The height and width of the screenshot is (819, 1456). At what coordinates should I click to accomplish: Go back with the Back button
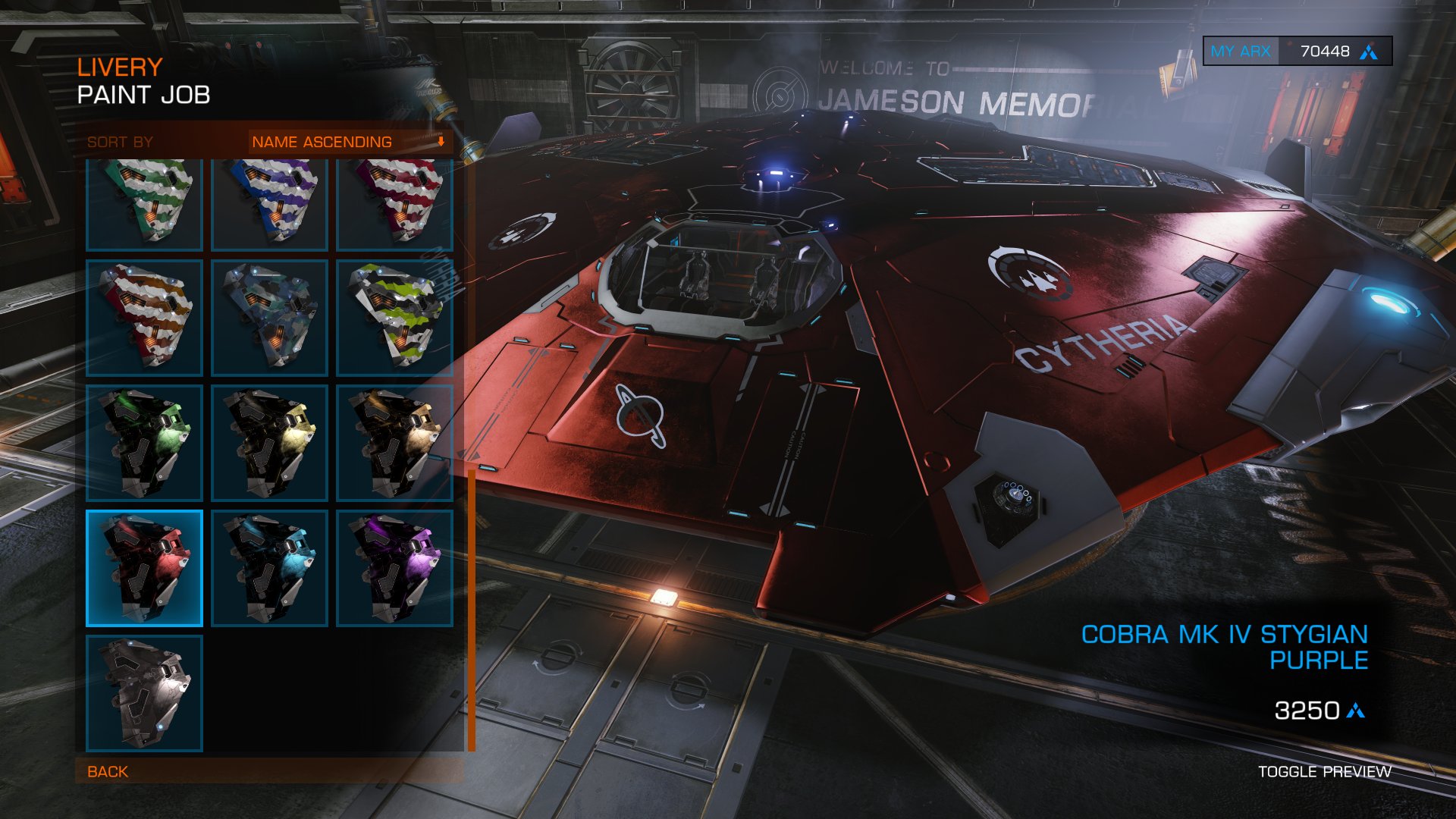coord(108,771)
